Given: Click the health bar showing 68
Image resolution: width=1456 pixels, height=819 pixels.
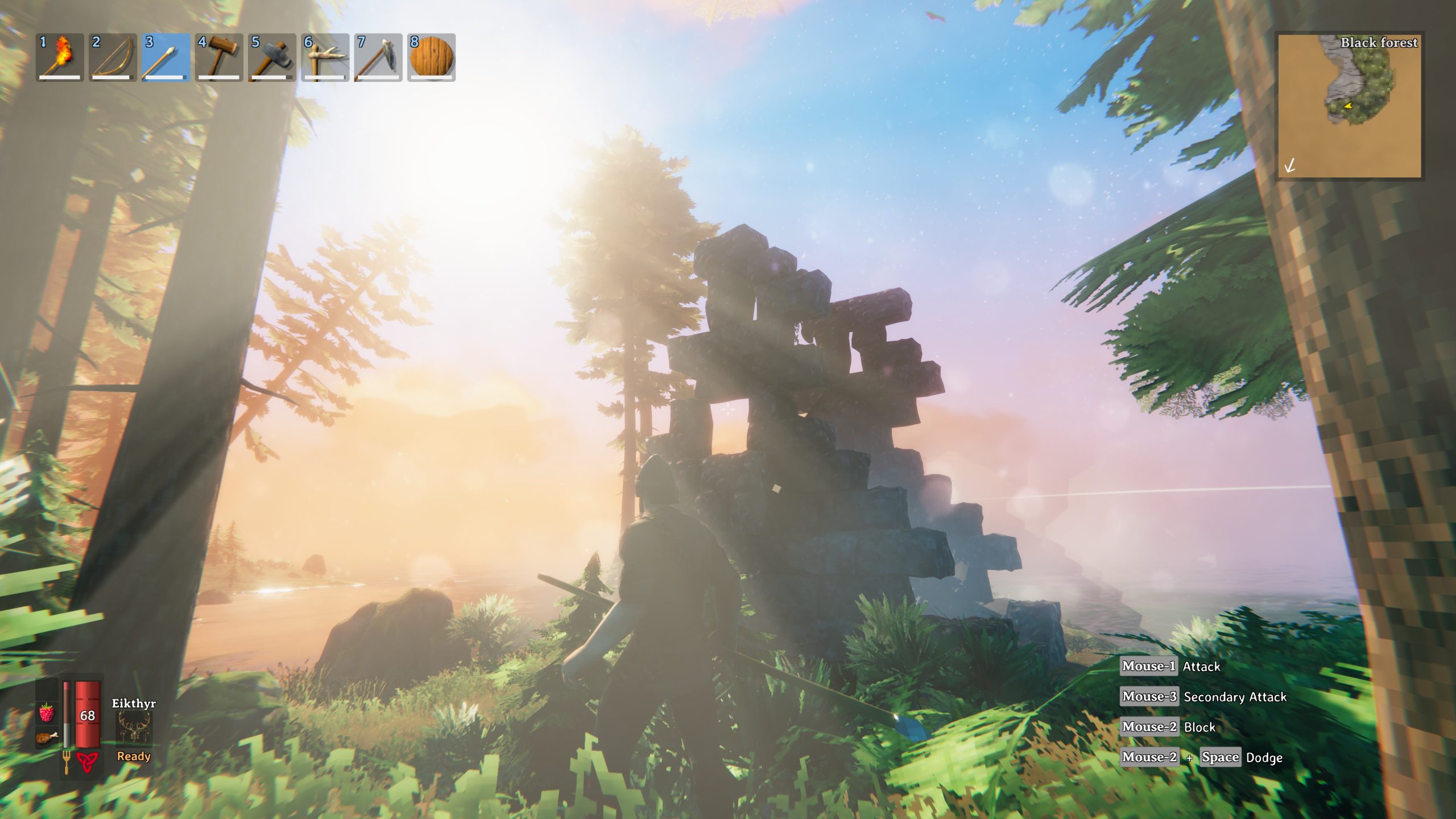Looking at the screenshot, I should pyautogui.click(x=88, y=715).
